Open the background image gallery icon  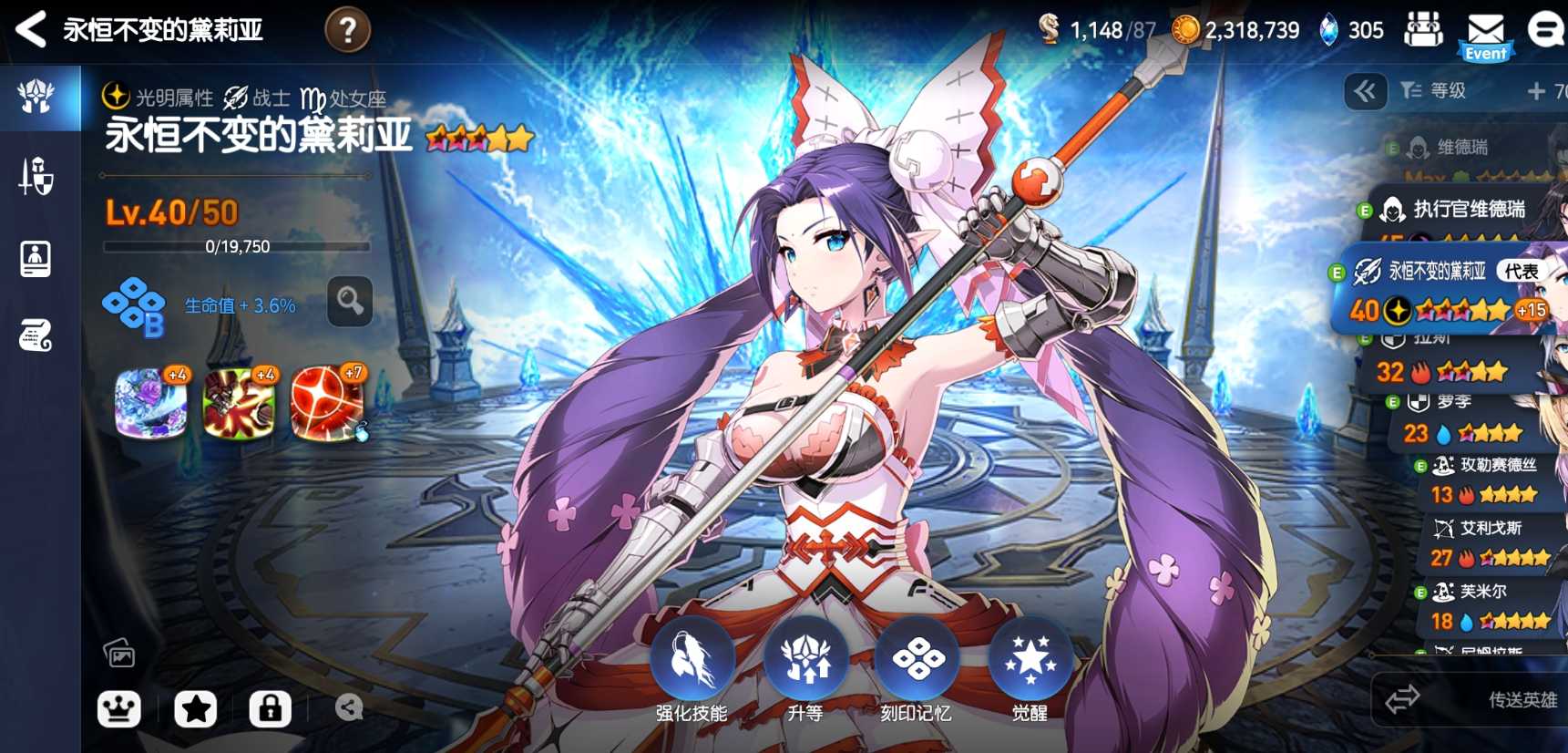point(119,653)
